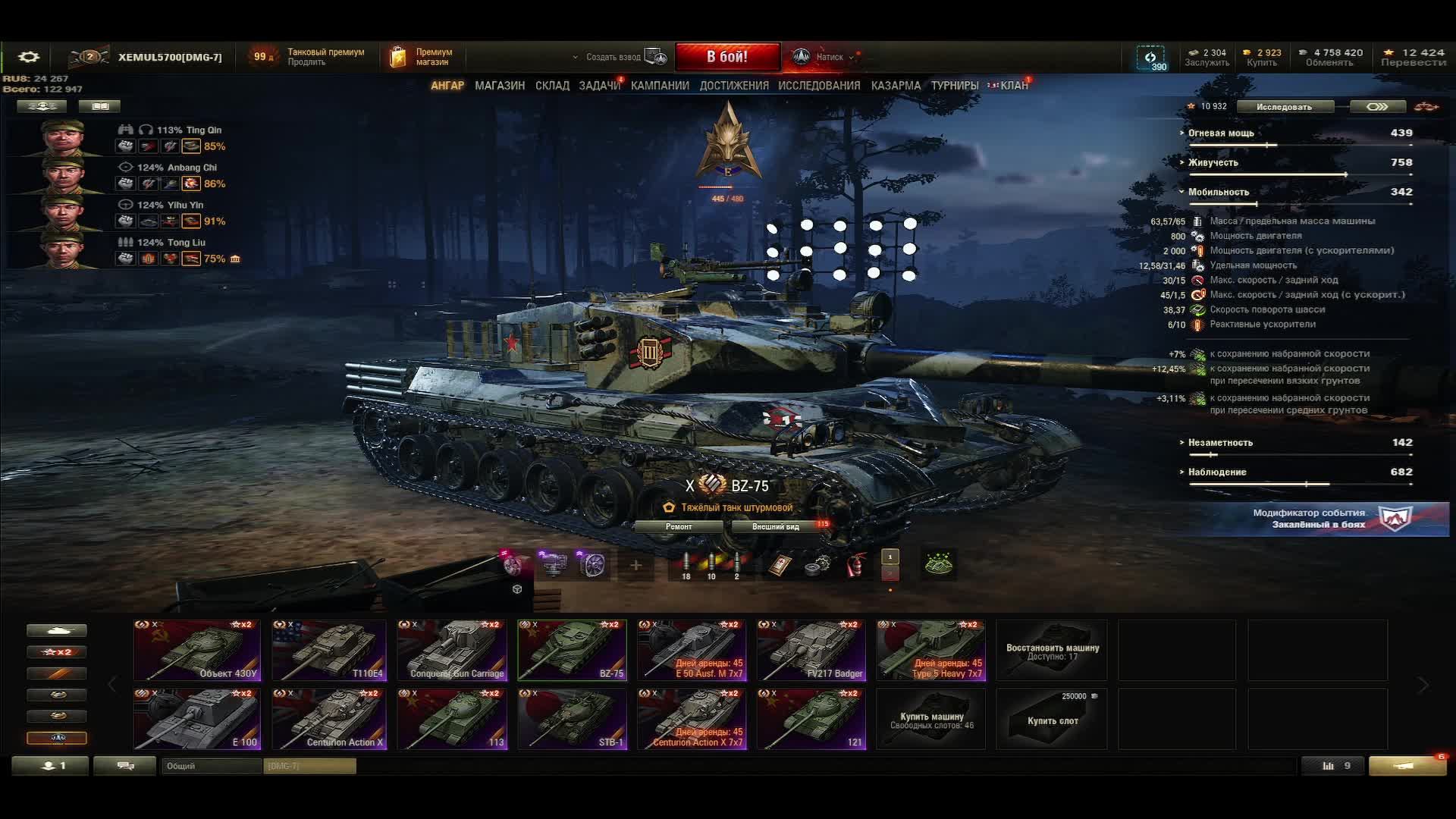Open the settings gear menu
The width and height of the screenshot is (1456, 819).
(x=29, y=57)
